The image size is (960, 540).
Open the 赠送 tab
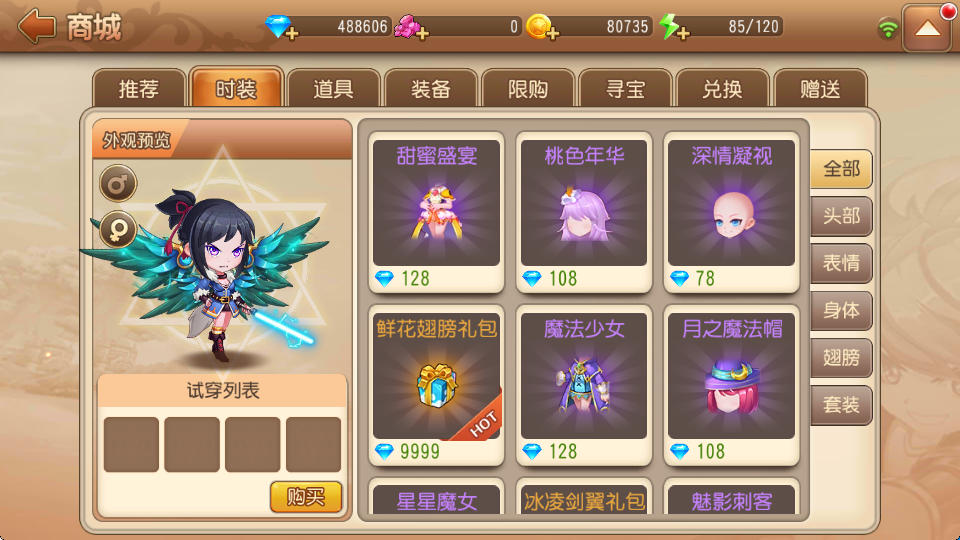click(x=819, y=89)
